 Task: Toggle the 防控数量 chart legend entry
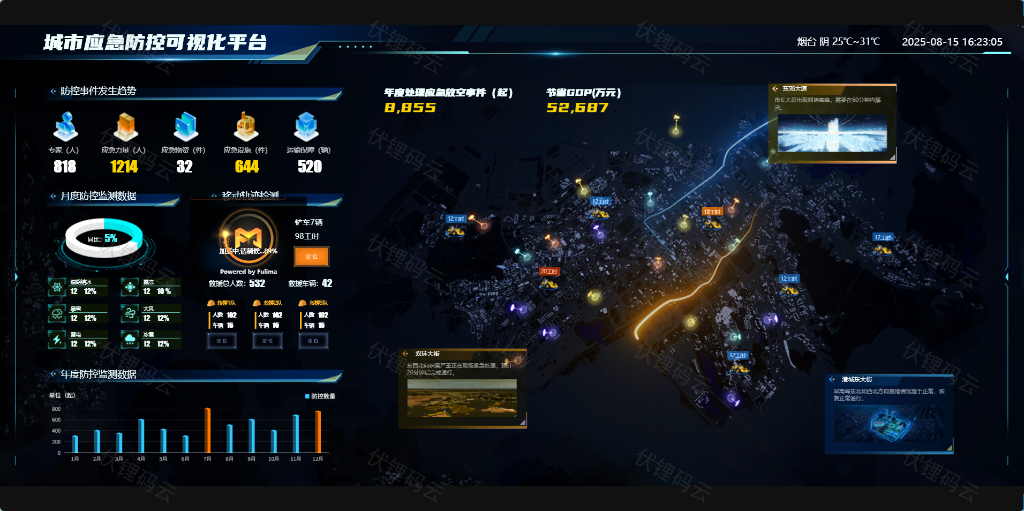317,397
